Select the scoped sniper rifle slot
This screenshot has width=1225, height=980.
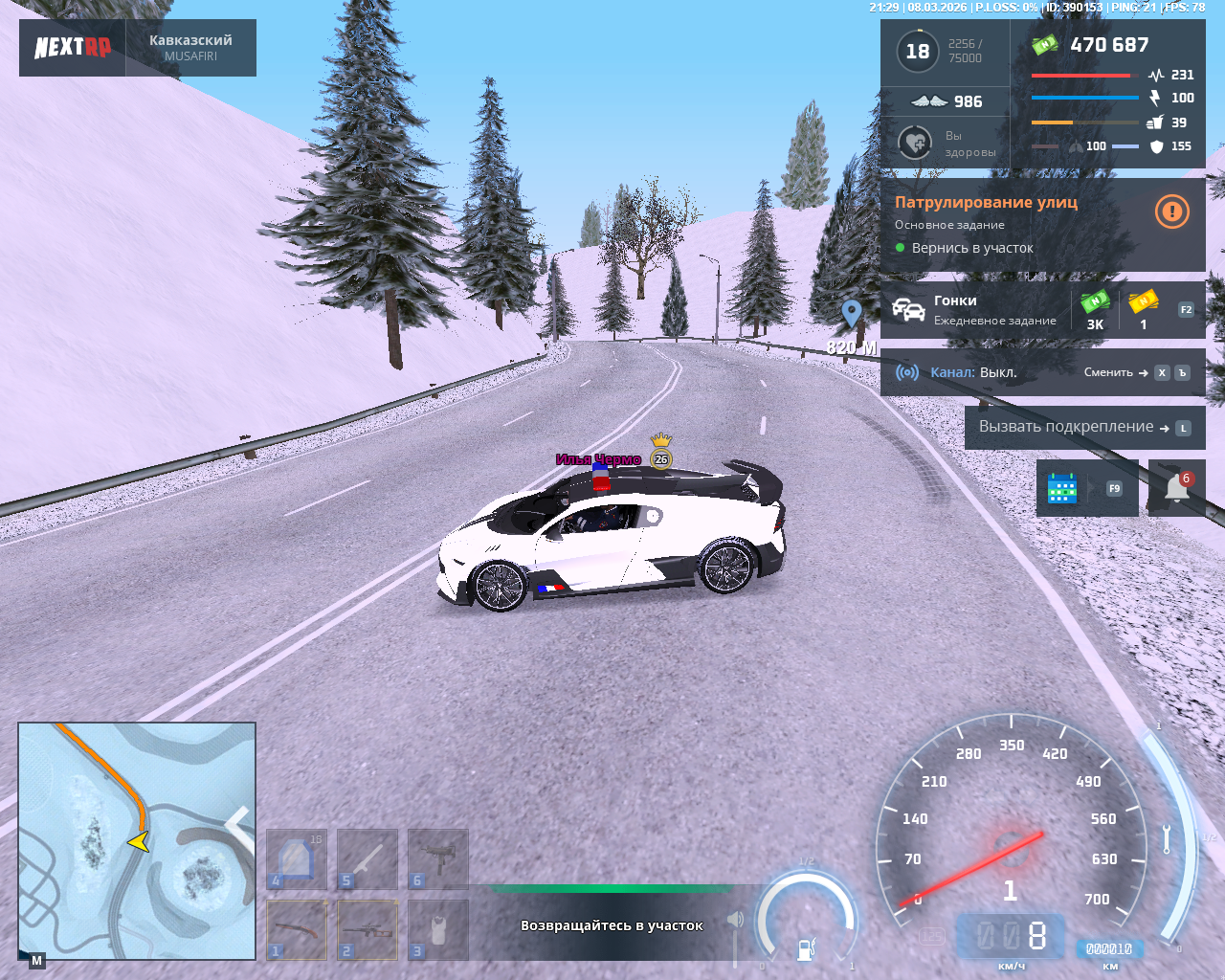pos(367,929)
